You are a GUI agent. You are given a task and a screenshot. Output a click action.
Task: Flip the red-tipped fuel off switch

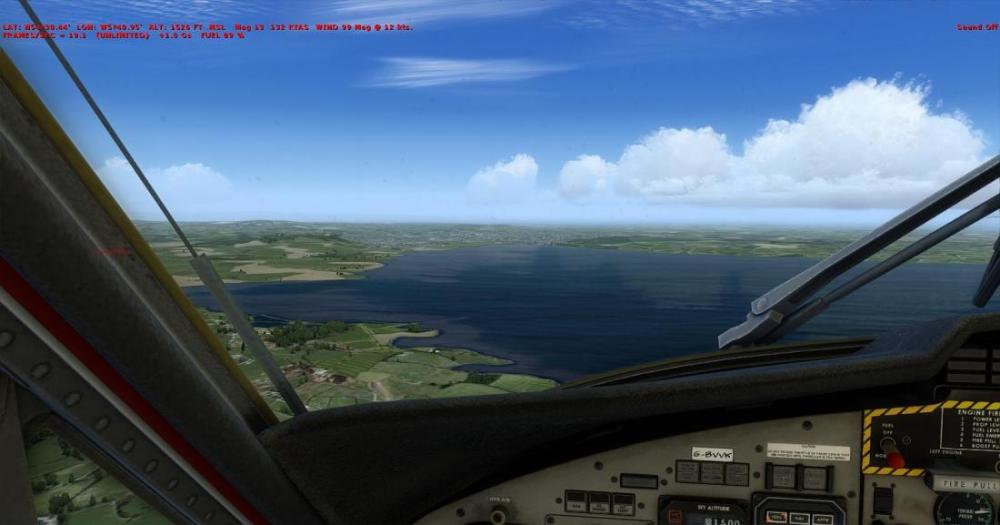895,459
